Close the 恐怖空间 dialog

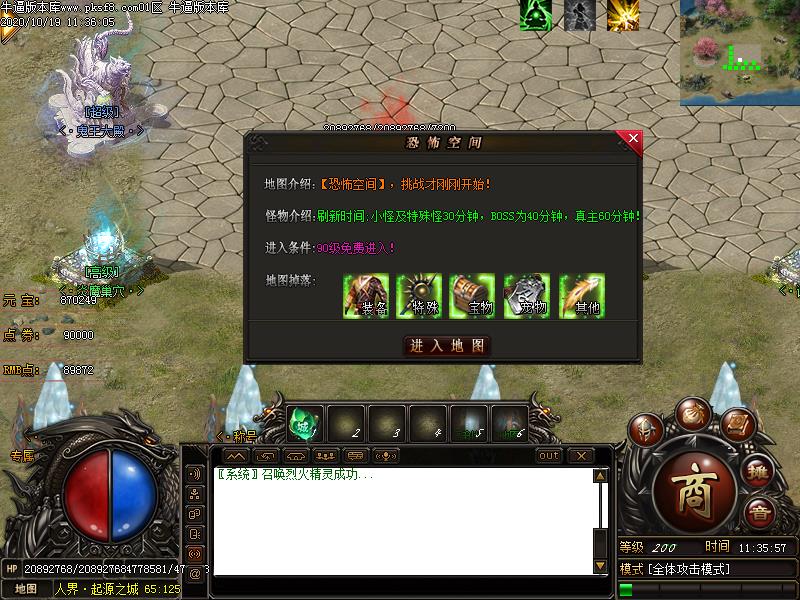[629, 142]
